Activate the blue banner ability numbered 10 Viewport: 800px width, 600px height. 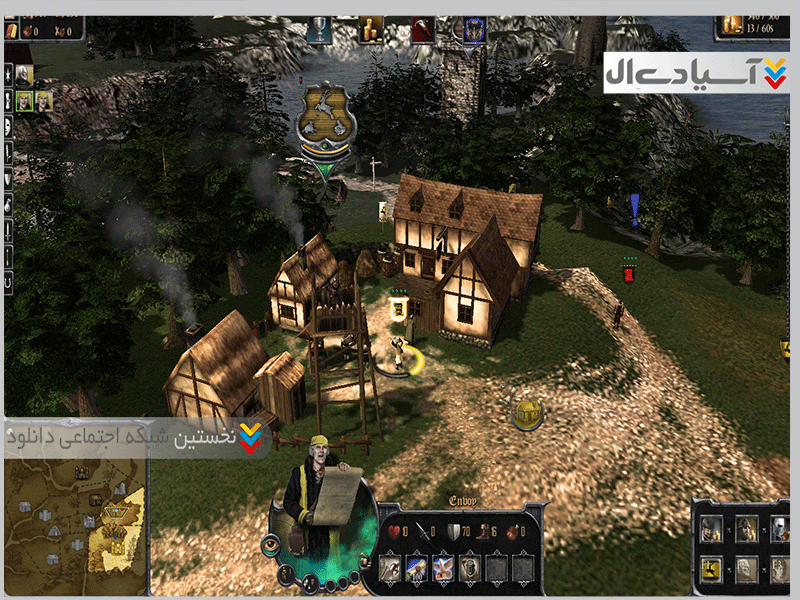pyautogui.click(x=416, y=567)
